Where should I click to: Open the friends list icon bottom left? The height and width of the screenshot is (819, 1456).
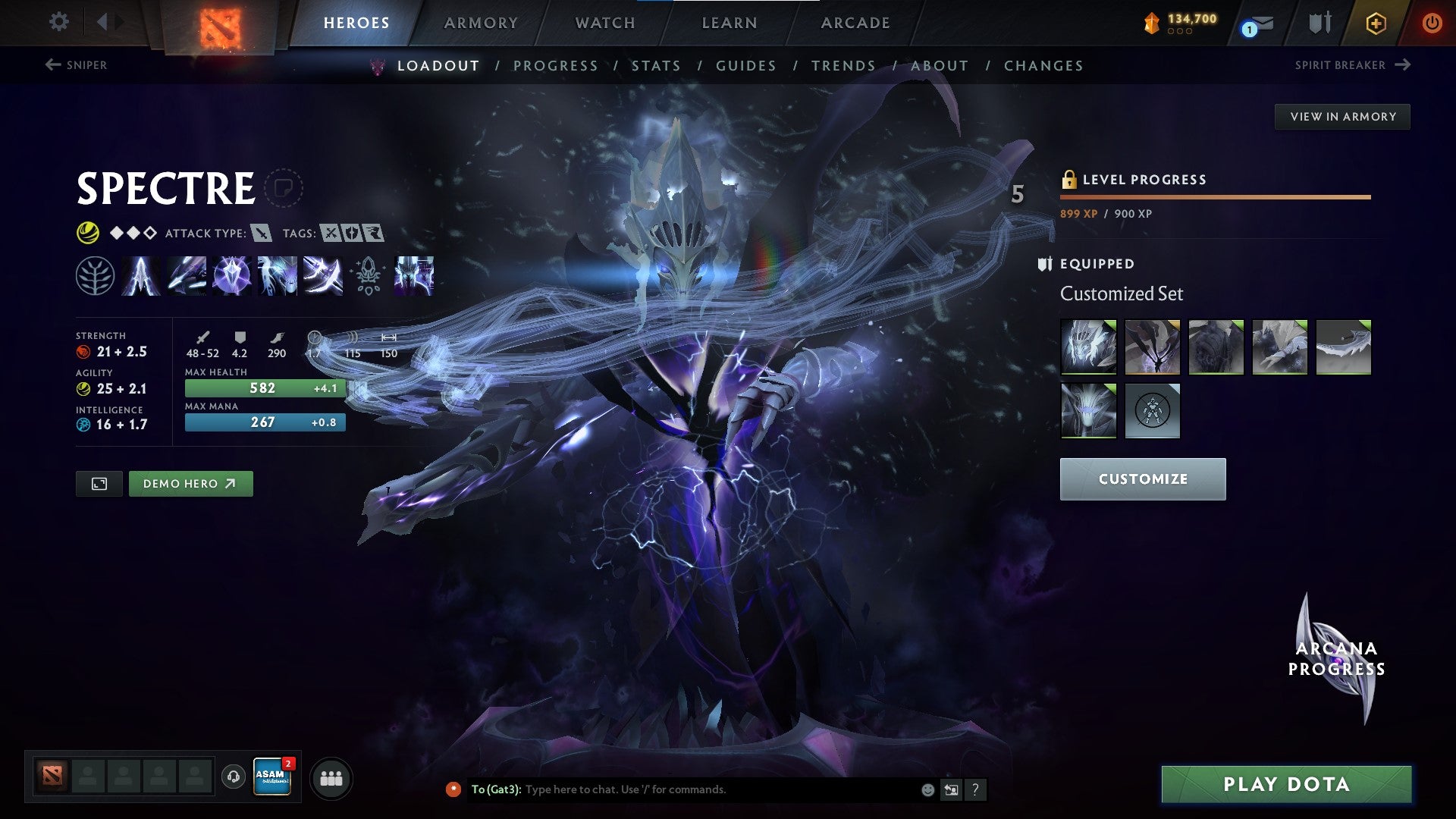click(x=331, y=778)
